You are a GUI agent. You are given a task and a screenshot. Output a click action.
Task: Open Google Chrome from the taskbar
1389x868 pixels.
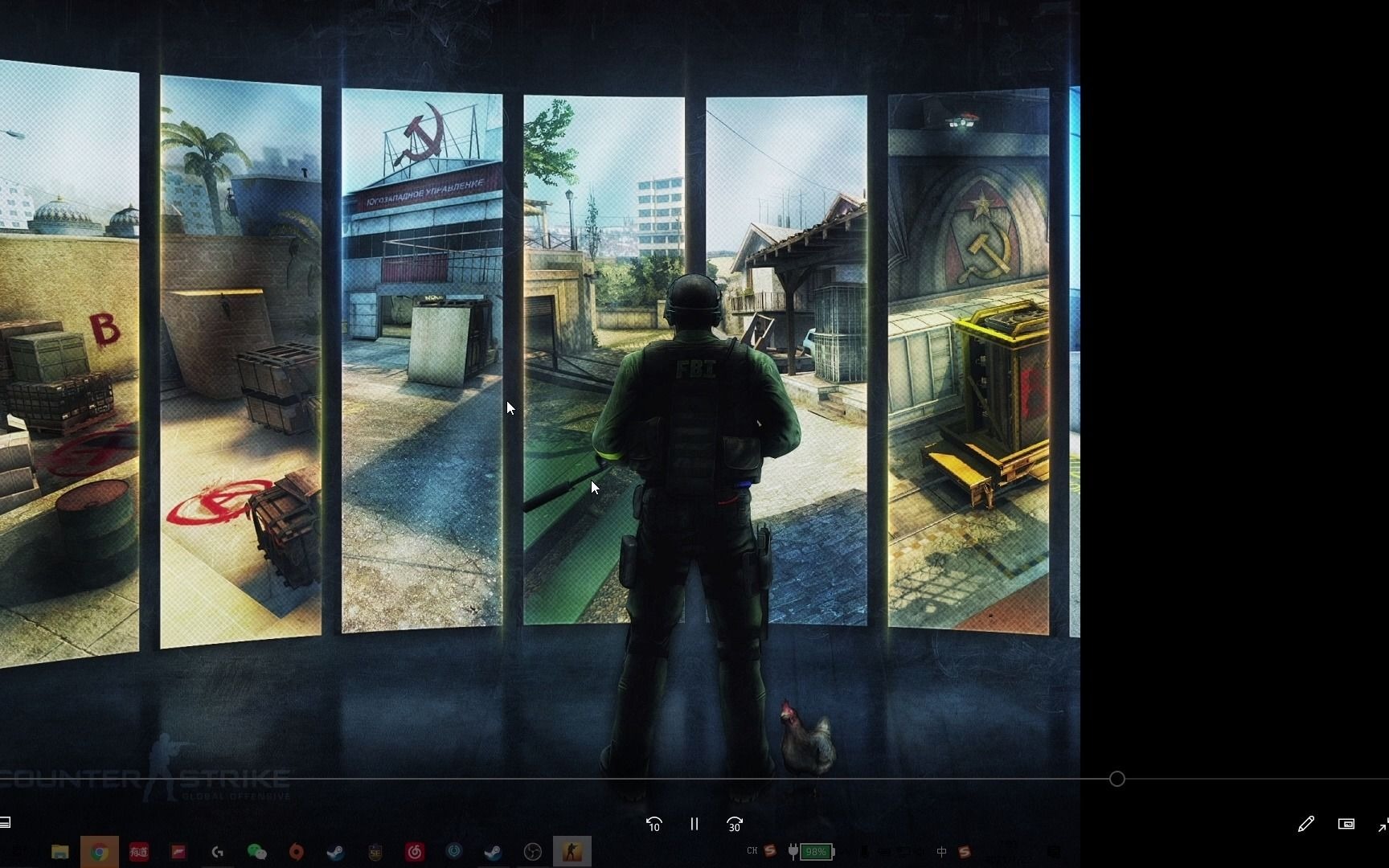pyautogui.click(x=101, y=851)
